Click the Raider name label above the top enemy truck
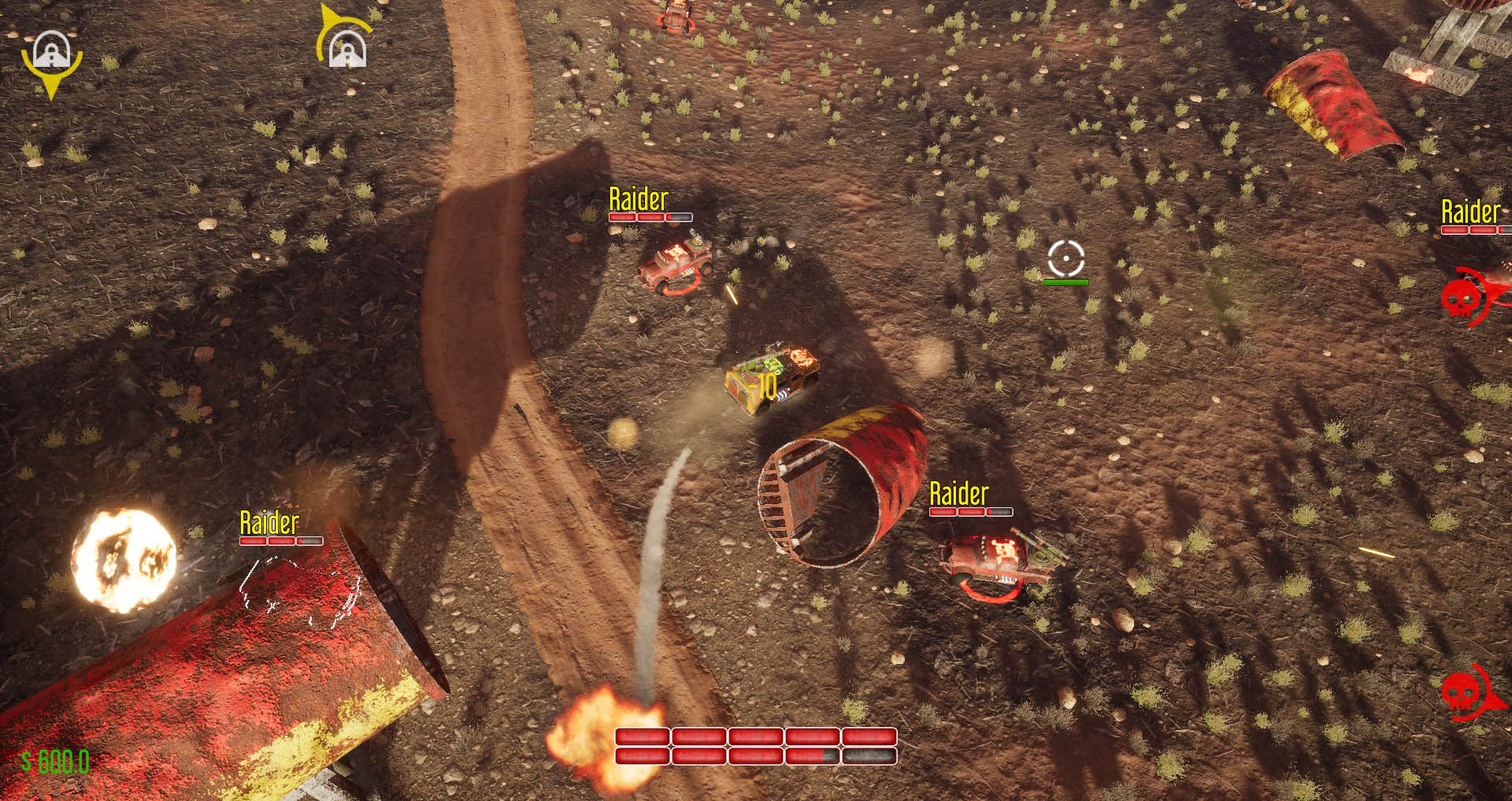Image resolution: width=1512 pixels, height=801 pixels. tap(639, 199)
